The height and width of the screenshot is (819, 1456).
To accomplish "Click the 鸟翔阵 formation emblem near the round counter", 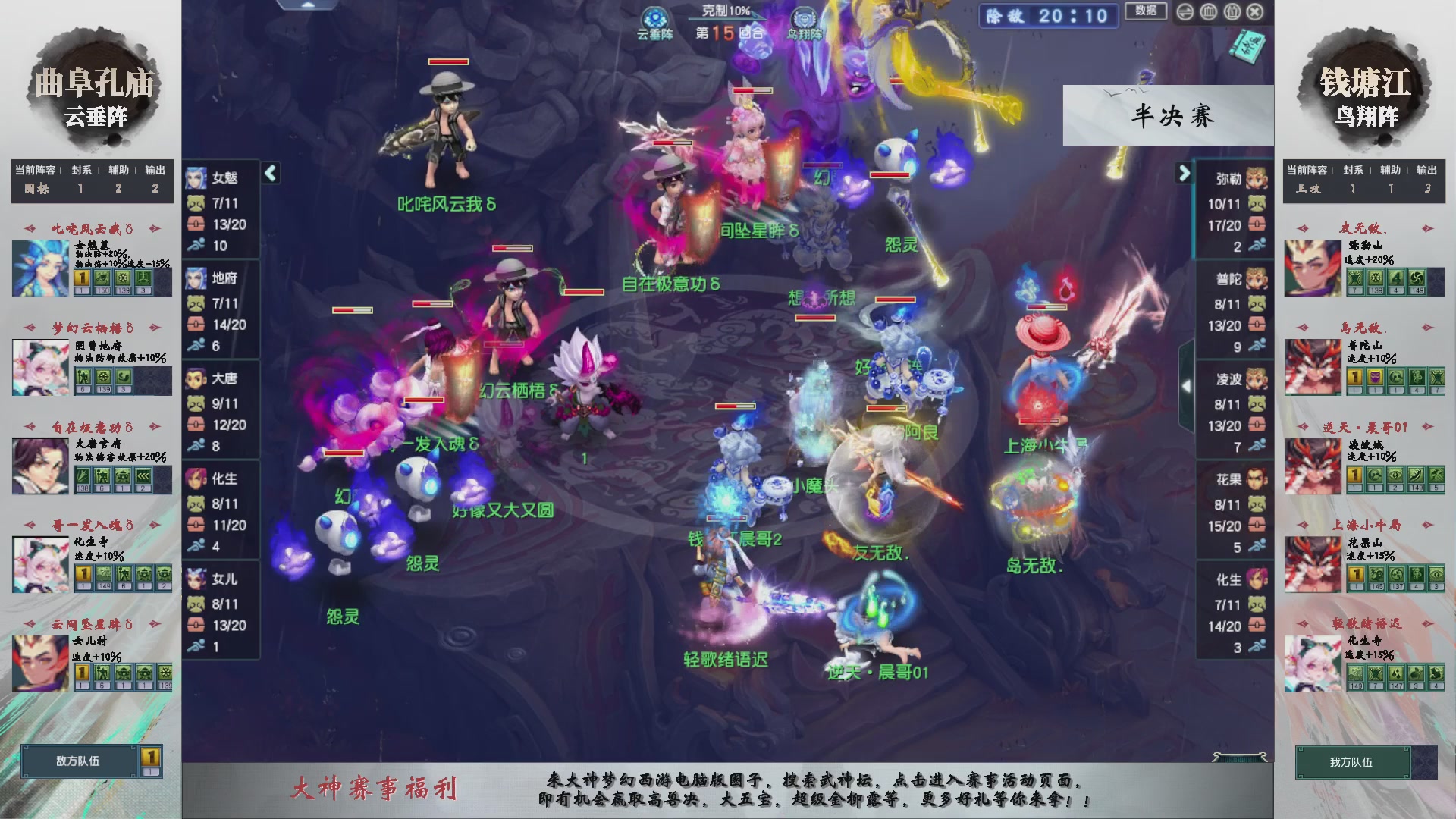I will click(803, 18).
